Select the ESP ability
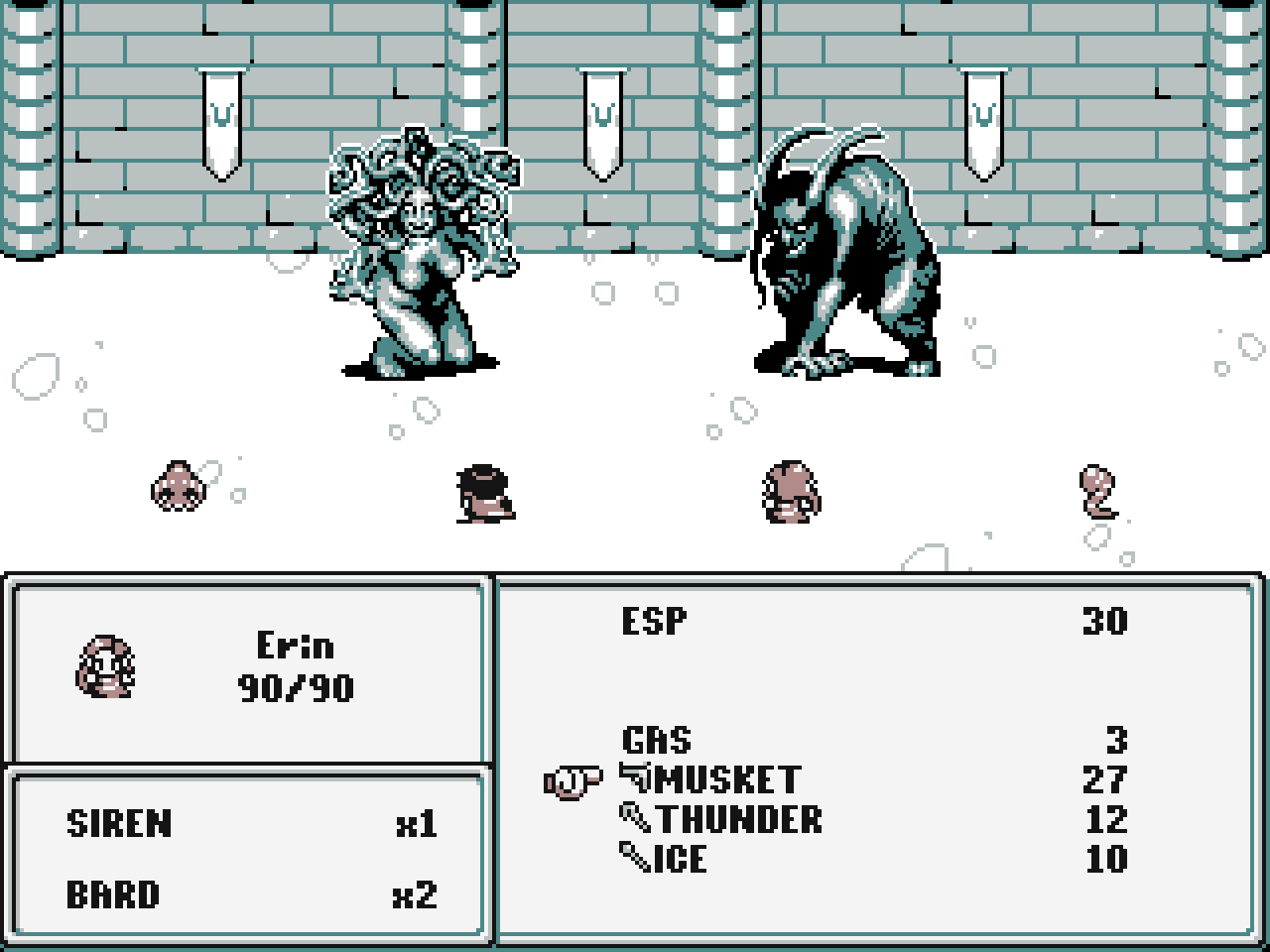 (655, 622)
